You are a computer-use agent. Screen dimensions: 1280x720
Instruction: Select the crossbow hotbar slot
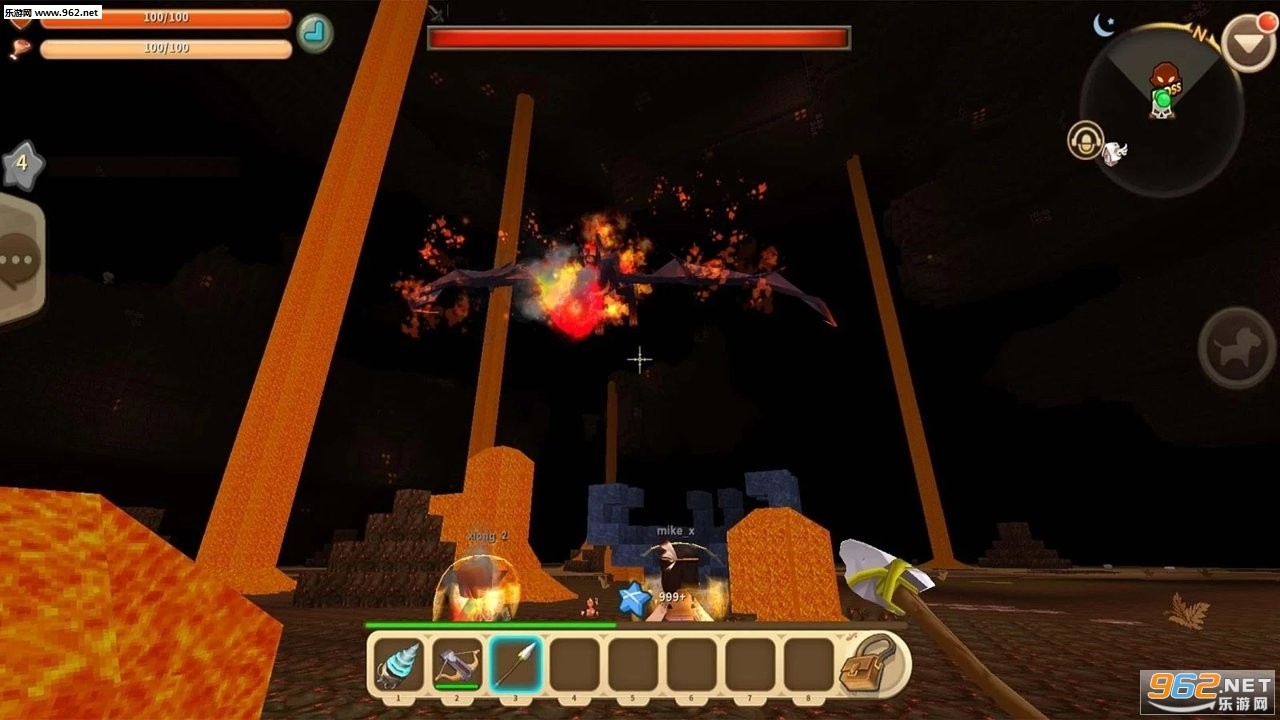[x=457, y=664]
